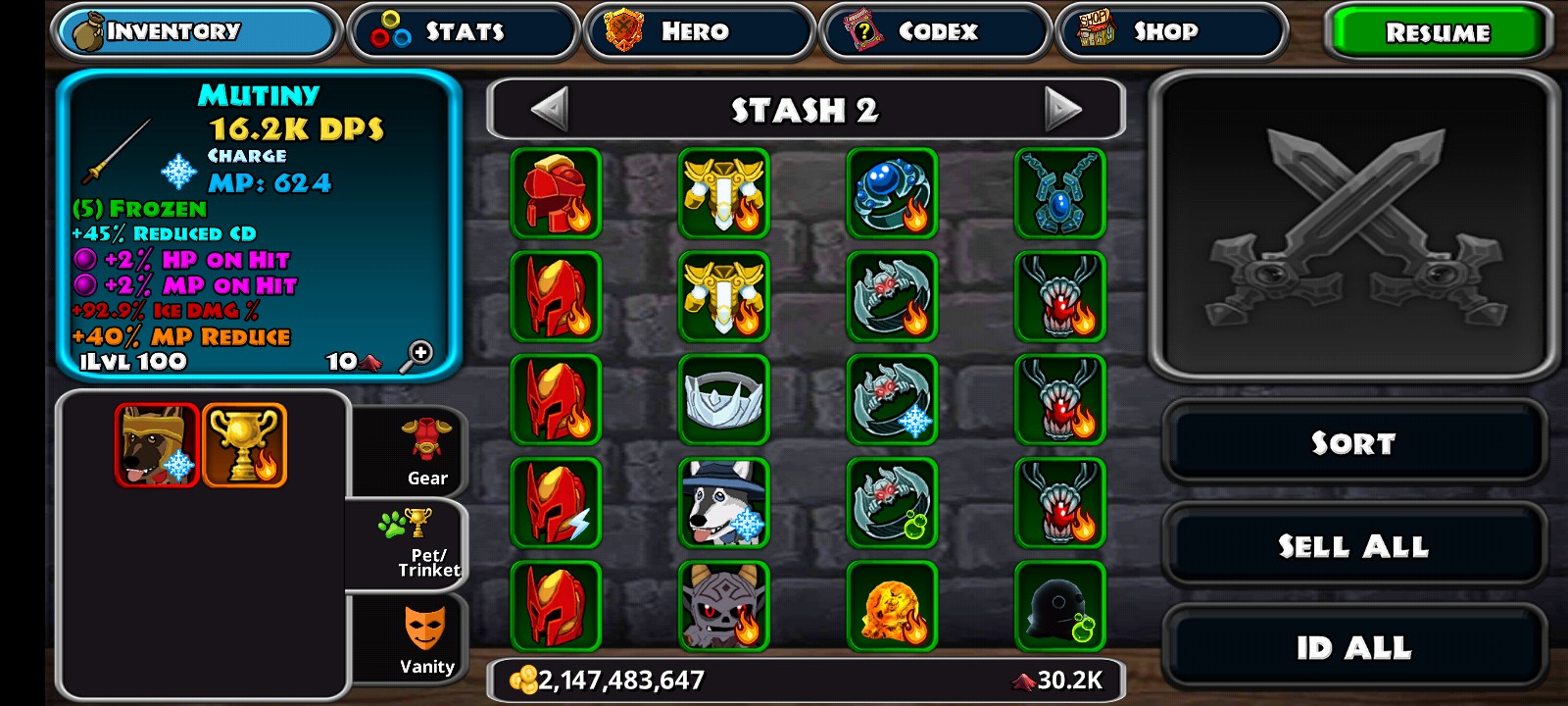Go to the next stash page

tap(1062, 109)
